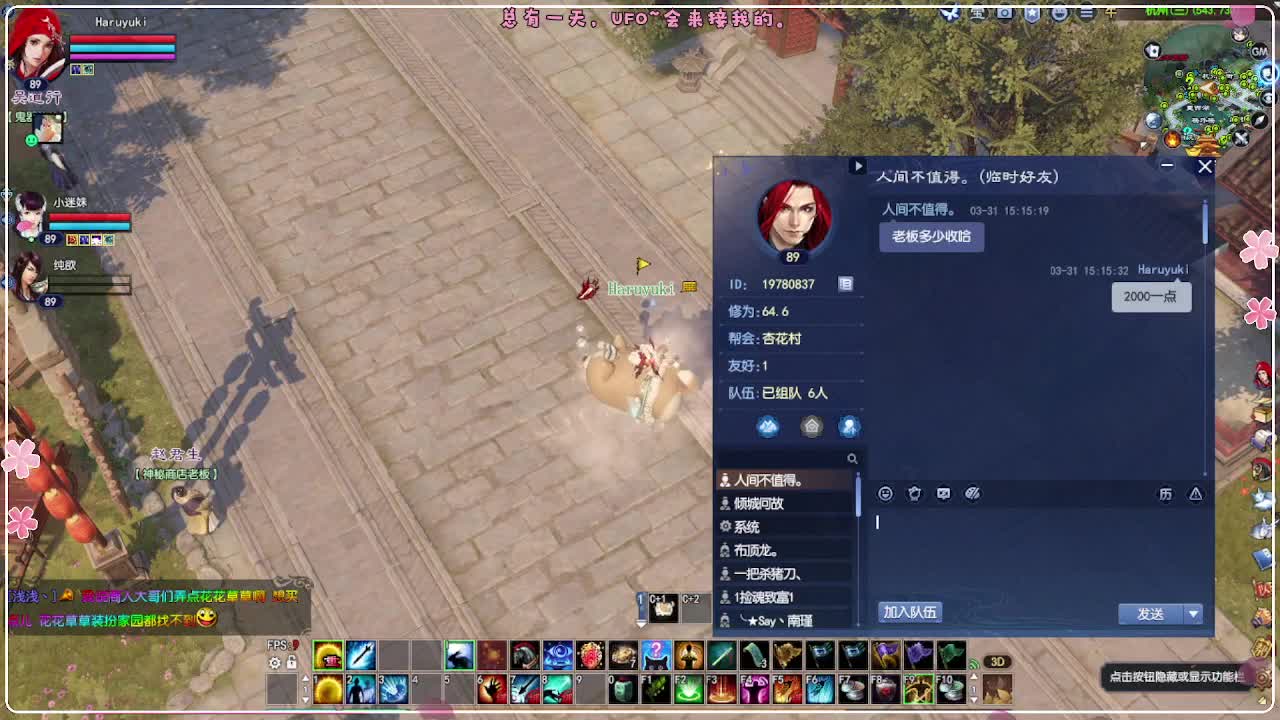1280x720 pixels.
Task: Click the gift icon next to the emoji icon
Action: pyautogui.click(x=914, y=493)
